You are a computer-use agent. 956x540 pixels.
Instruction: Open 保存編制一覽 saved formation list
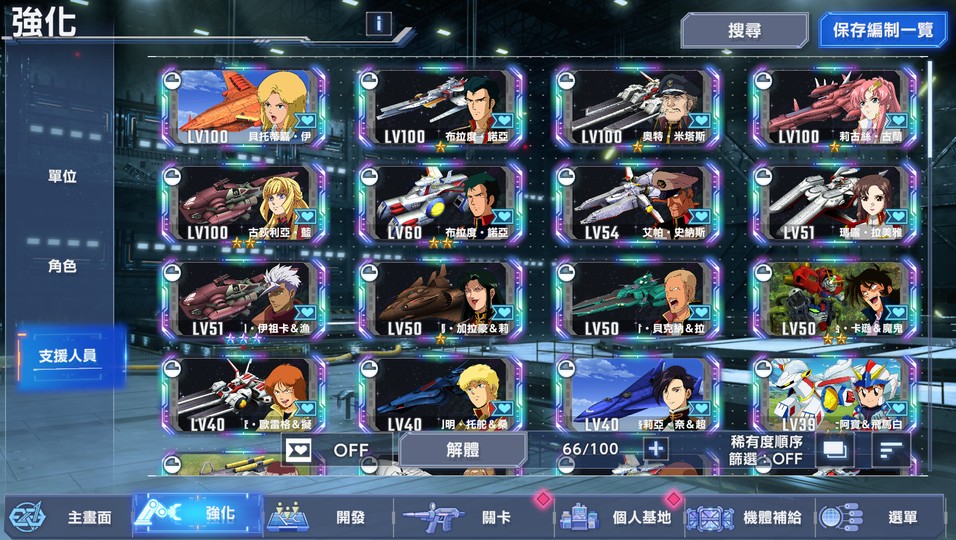(883, 30)
